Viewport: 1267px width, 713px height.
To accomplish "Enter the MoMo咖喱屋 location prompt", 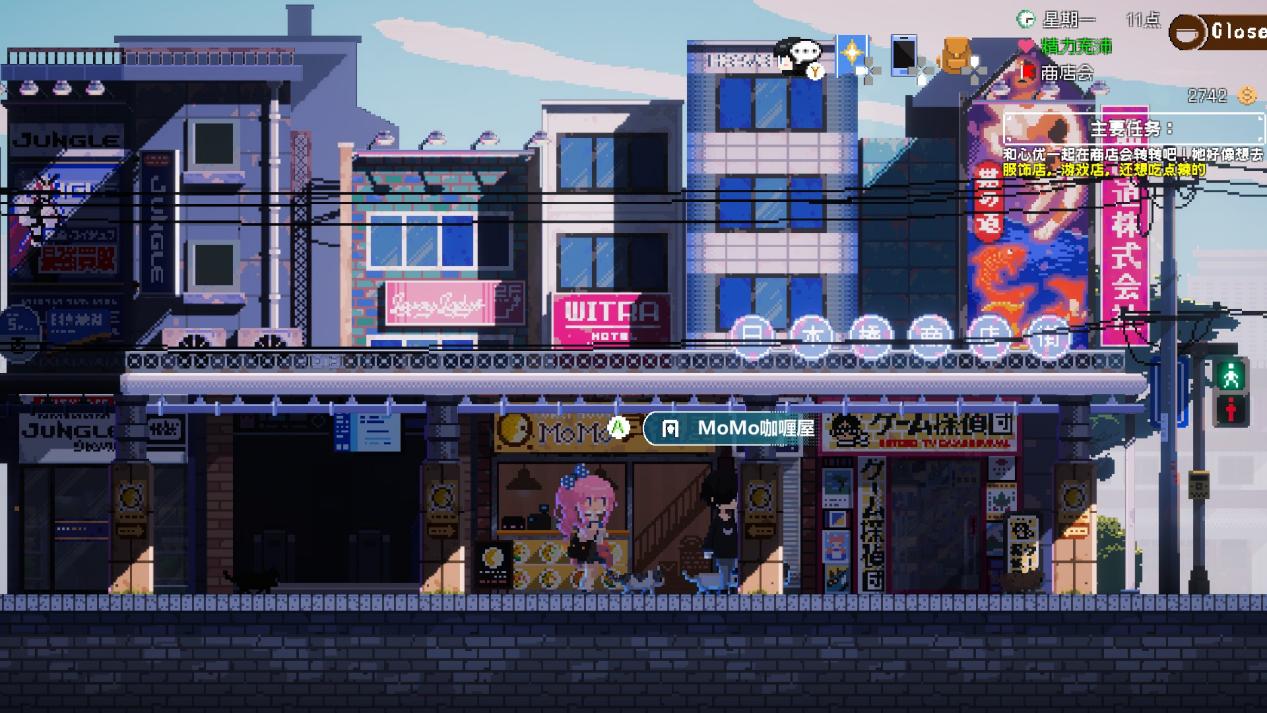I will [x=742, y=428].
